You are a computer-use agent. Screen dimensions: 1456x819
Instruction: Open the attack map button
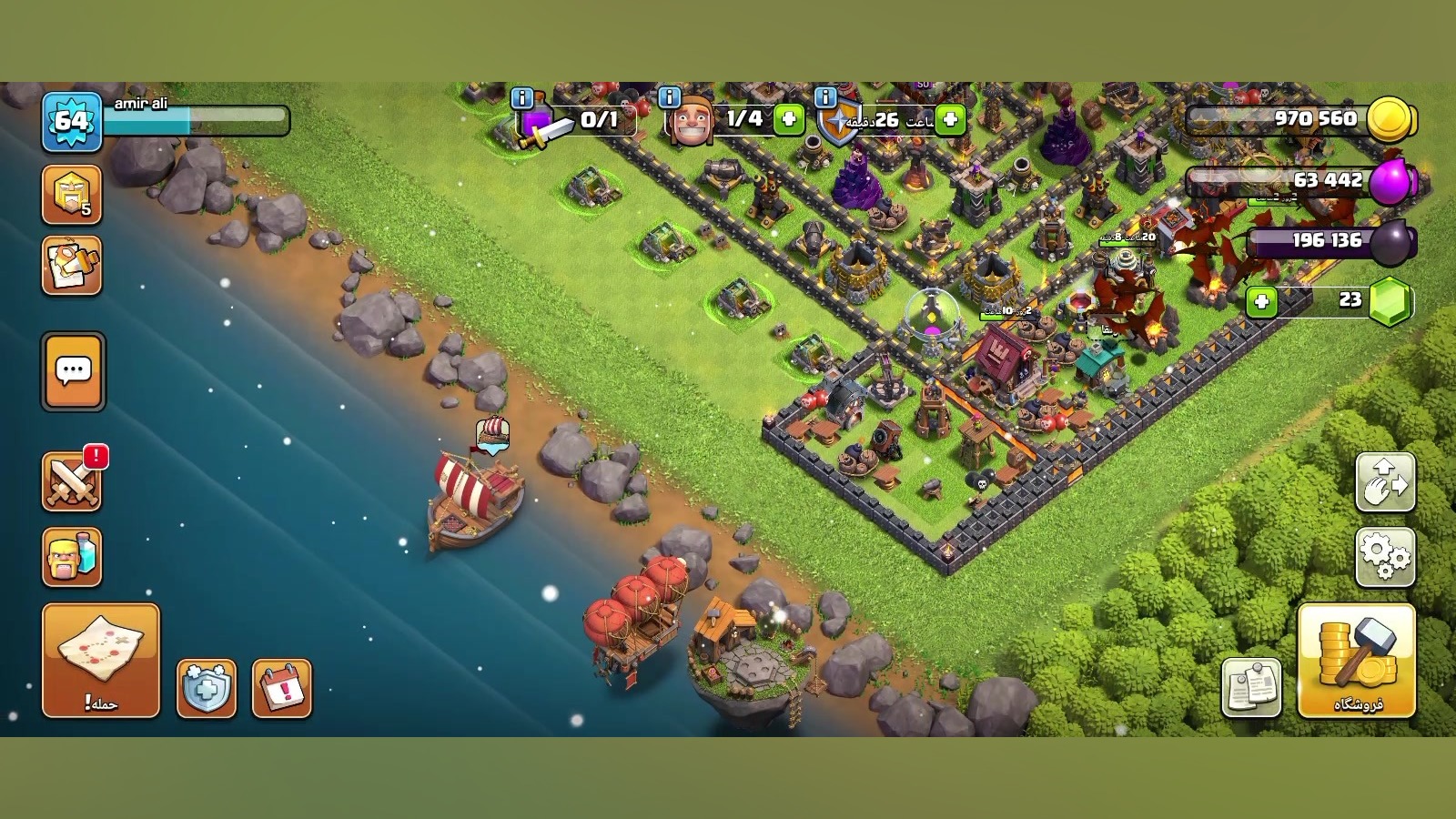(x=100, y=659)
